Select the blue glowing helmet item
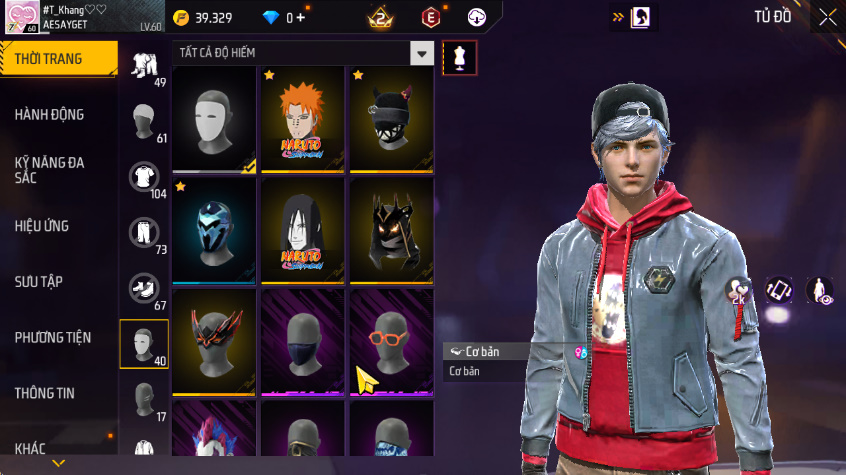This screenshot has width=846, height=475. (214, 230)
